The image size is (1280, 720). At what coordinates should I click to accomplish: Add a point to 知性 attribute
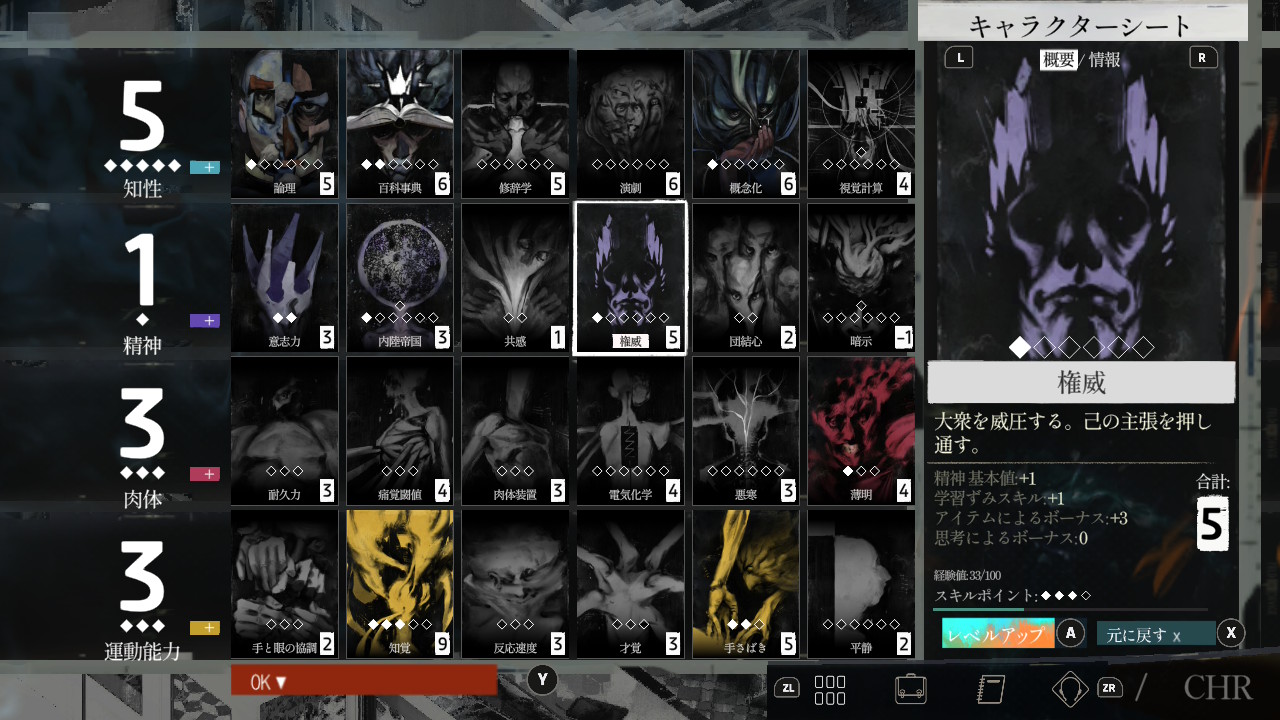click(204, 167)
